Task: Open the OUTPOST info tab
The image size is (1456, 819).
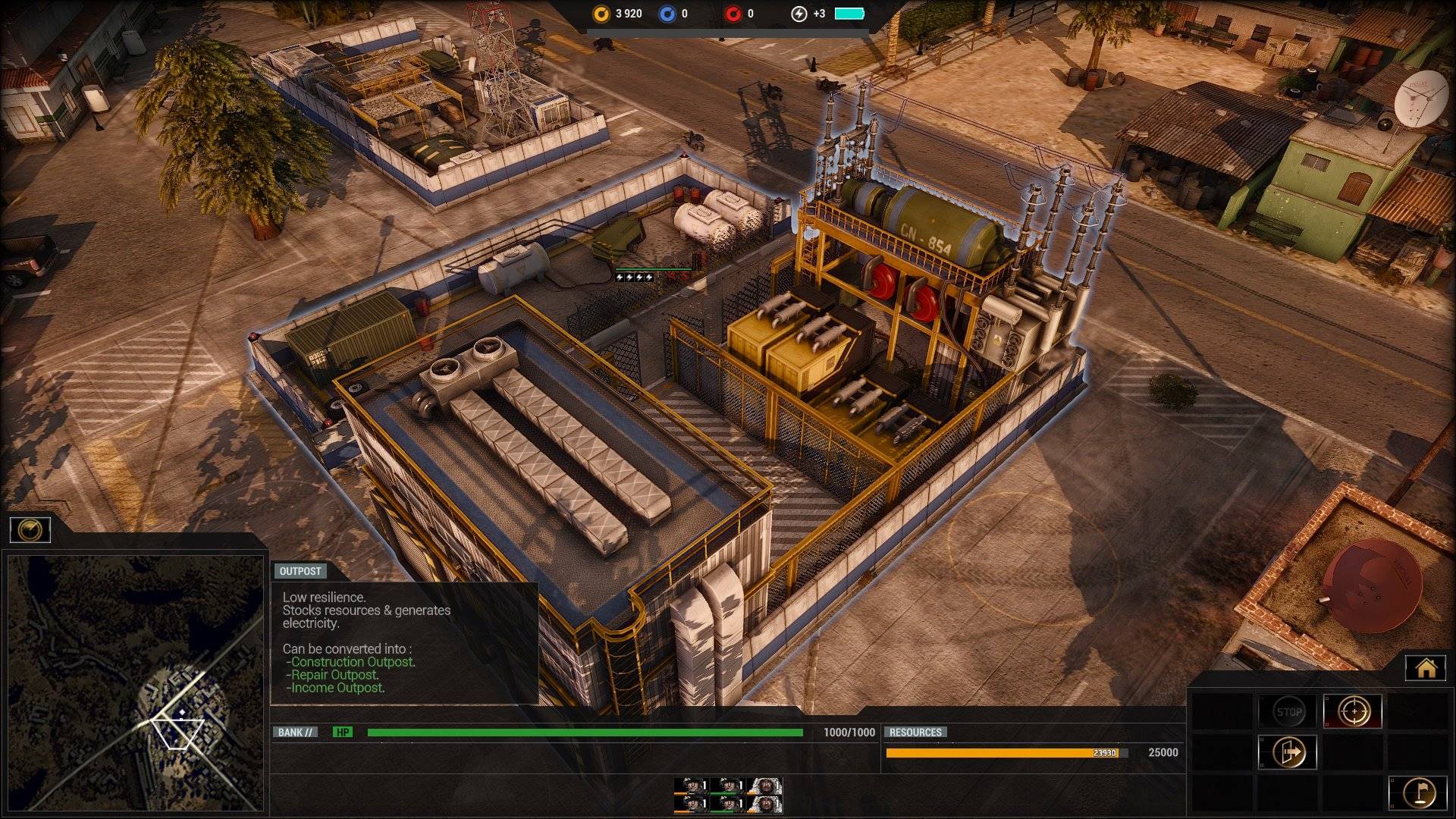Action: (300, 571)
